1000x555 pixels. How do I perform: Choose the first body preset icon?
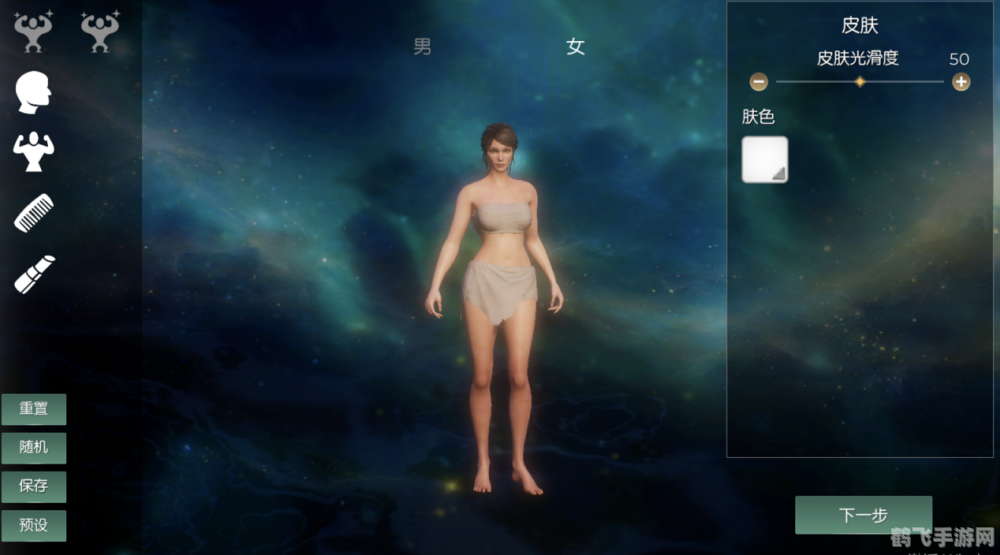click(33, 32)
